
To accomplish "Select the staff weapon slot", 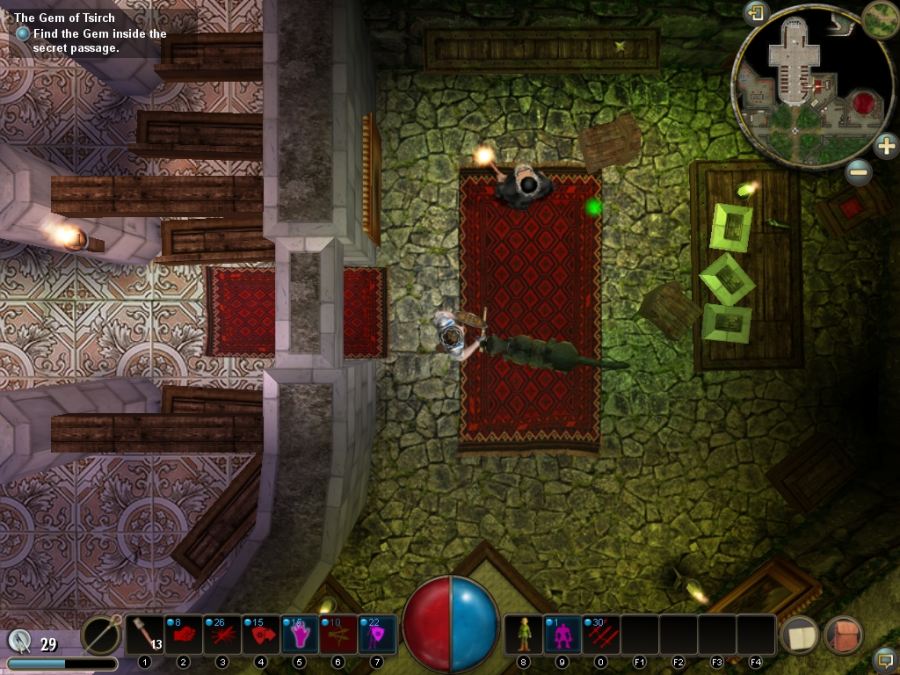I will click(x=101, y=635).
